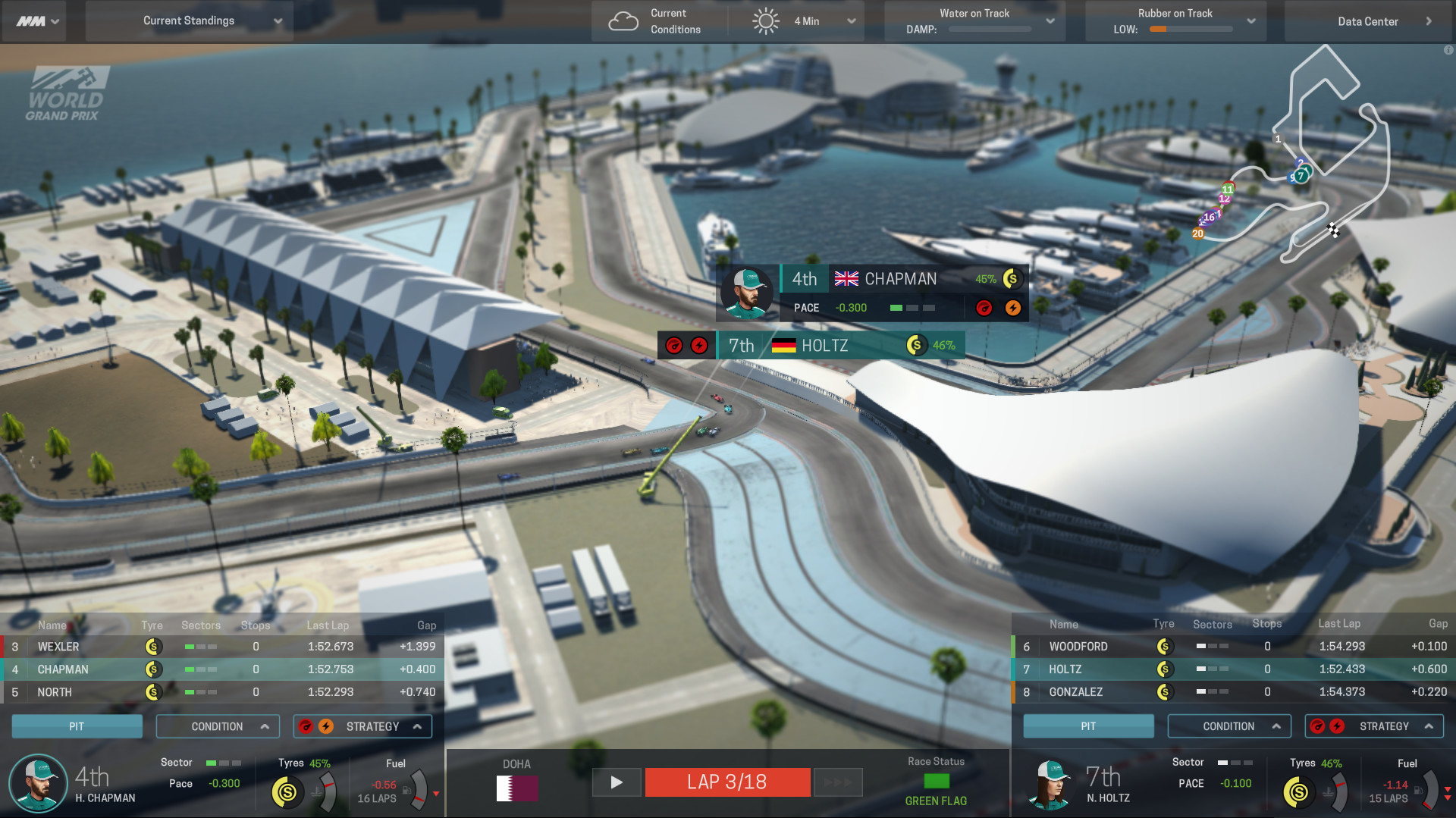Open Holtz's engine mode icon in Strategy bar

[x=1338, y=726]
